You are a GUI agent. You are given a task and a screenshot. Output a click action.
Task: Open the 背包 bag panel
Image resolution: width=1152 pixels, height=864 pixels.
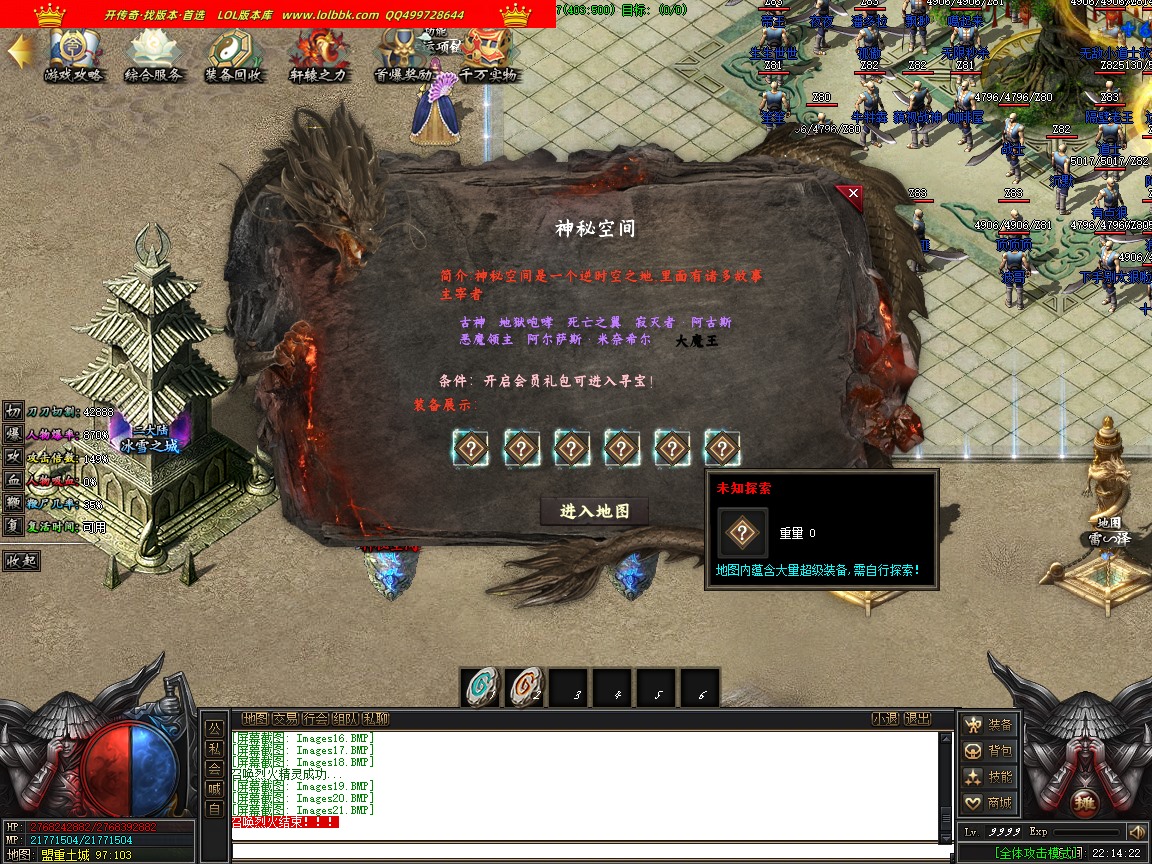(988, 751)
